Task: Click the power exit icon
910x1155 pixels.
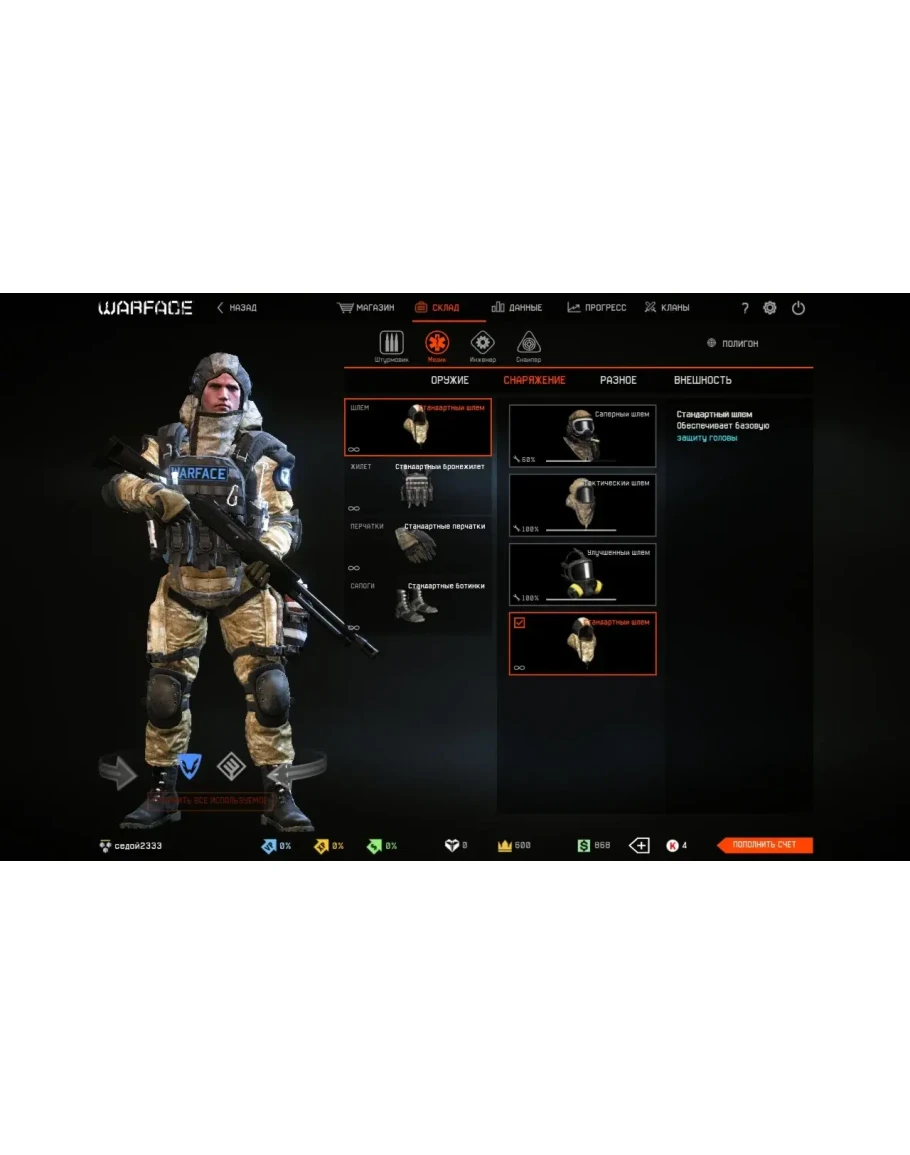Action: pyautogui.click(x=798, y=308)
